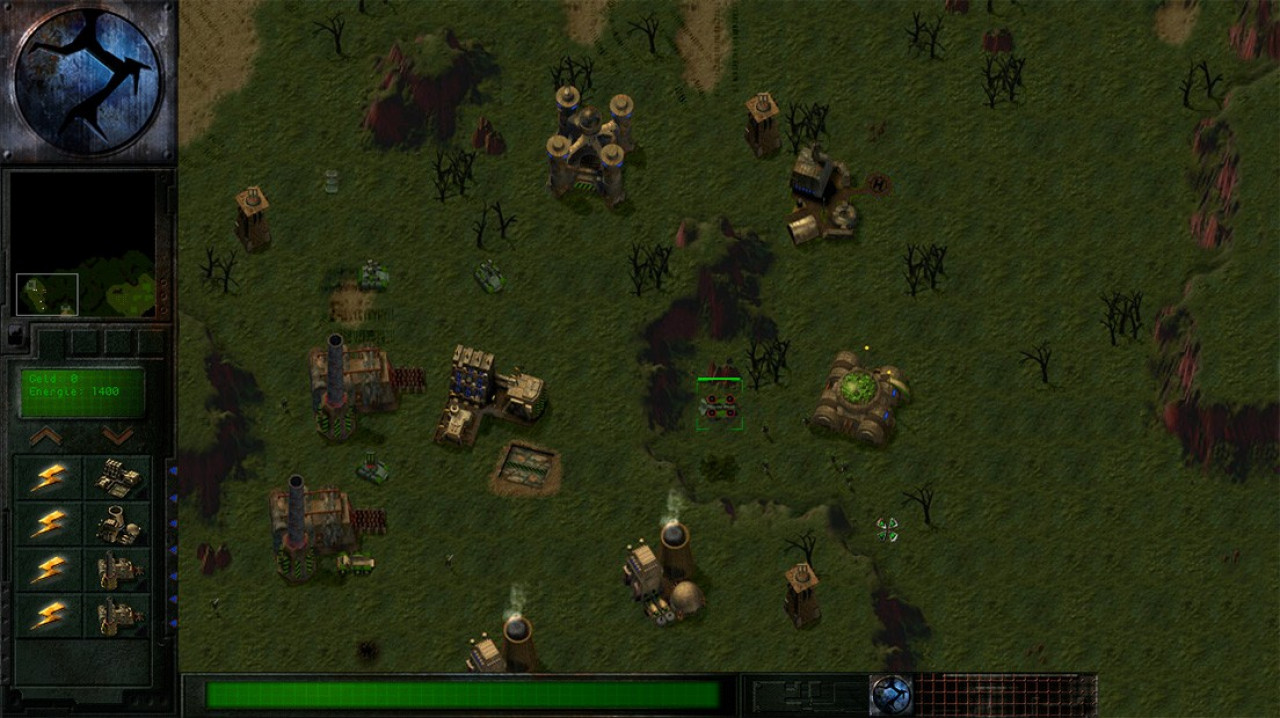Click the small blue orb in the bottom bar
Screen dimensions: 1280x718
(x=890, y=694)
